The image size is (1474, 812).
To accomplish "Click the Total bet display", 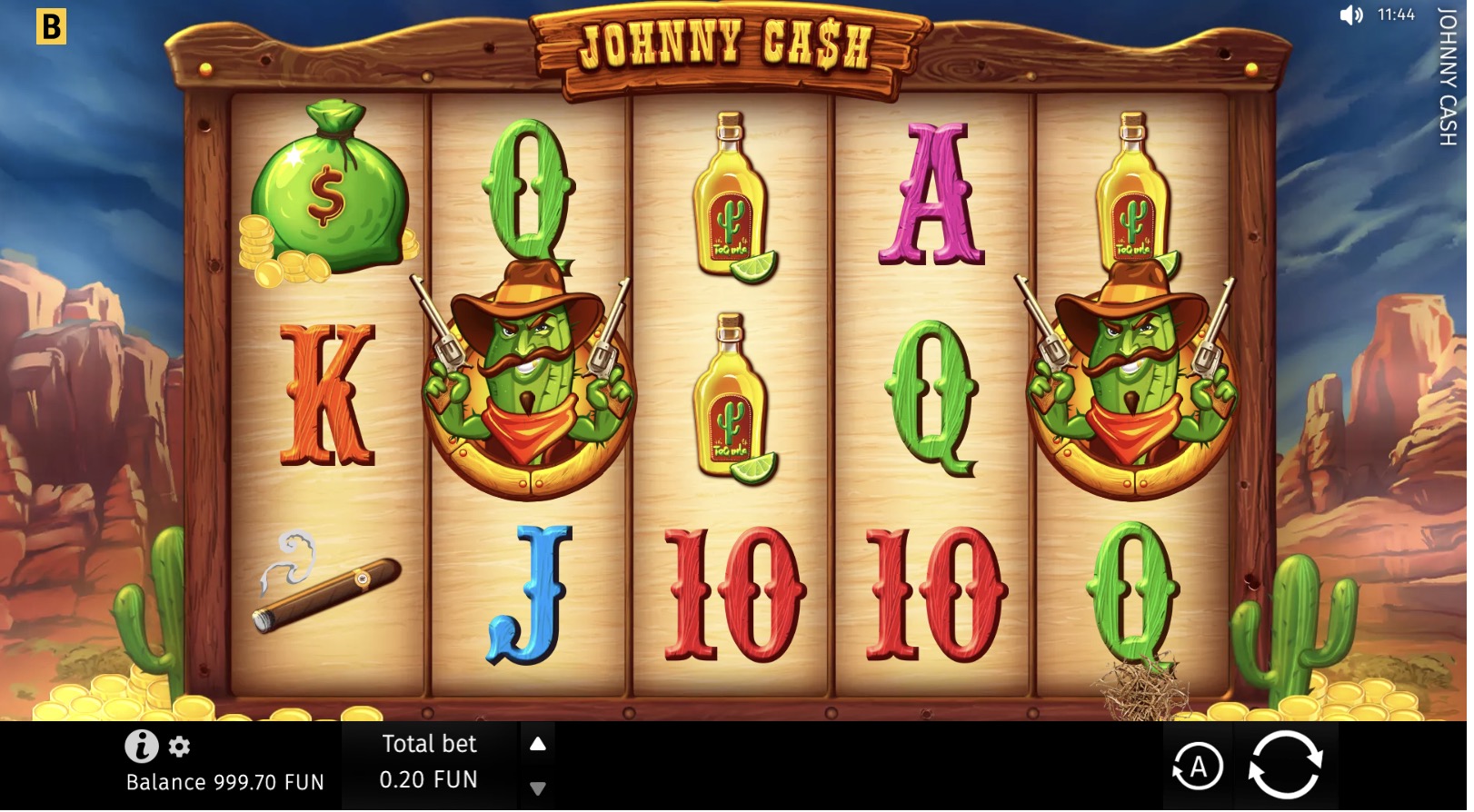I will (430, 744).
